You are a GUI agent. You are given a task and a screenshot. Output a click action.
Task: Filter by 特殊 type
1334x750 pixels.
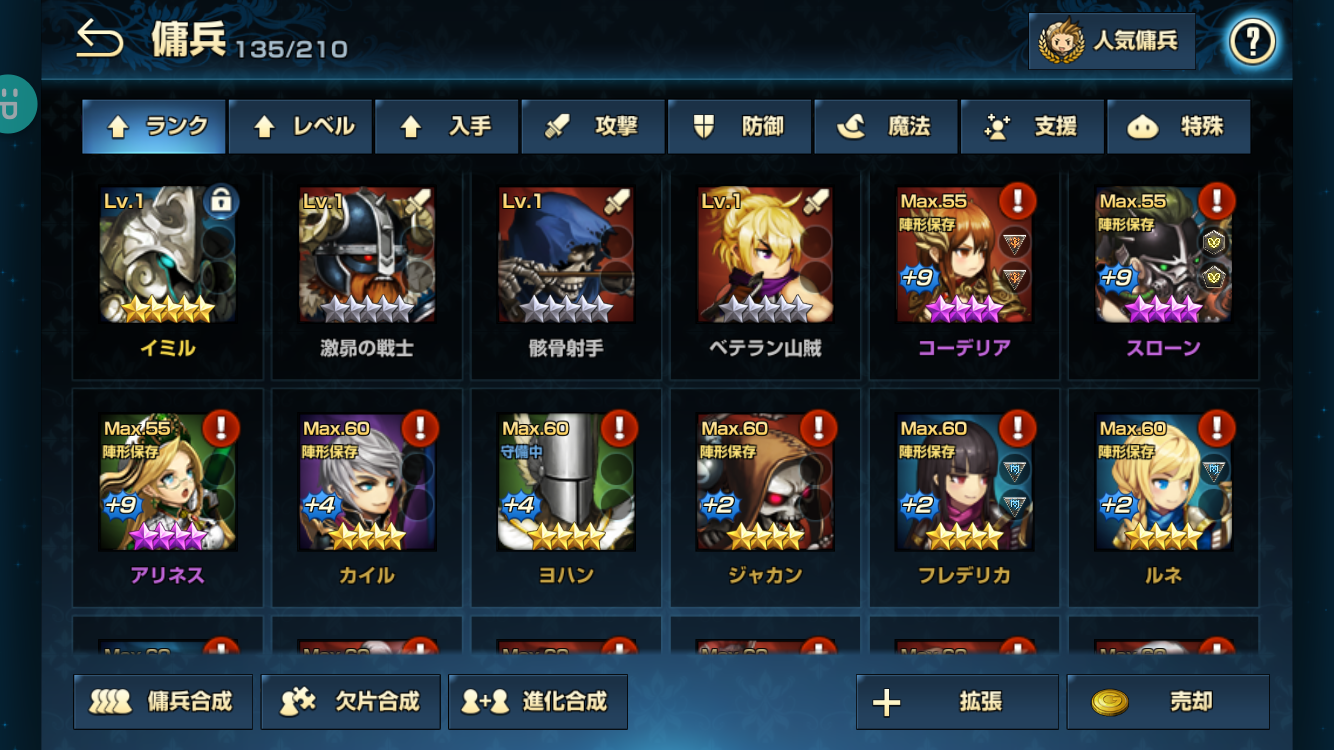[x=1178, y=127]
